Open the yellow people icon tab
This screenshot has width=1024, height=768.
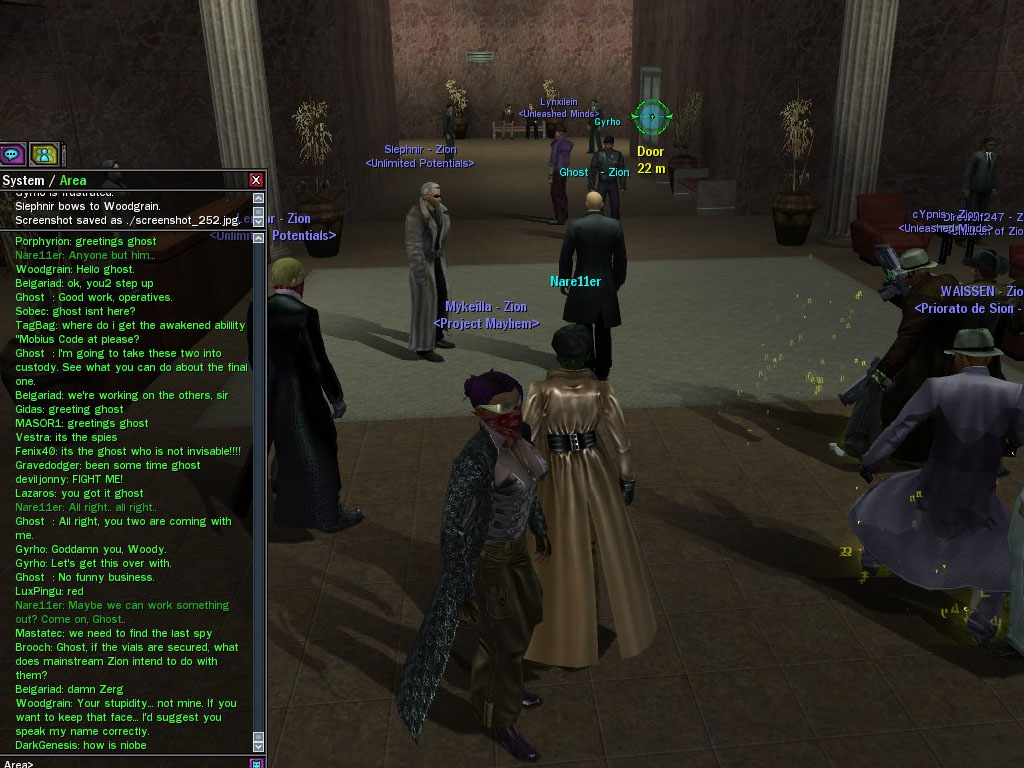click(x=43, y=154)
